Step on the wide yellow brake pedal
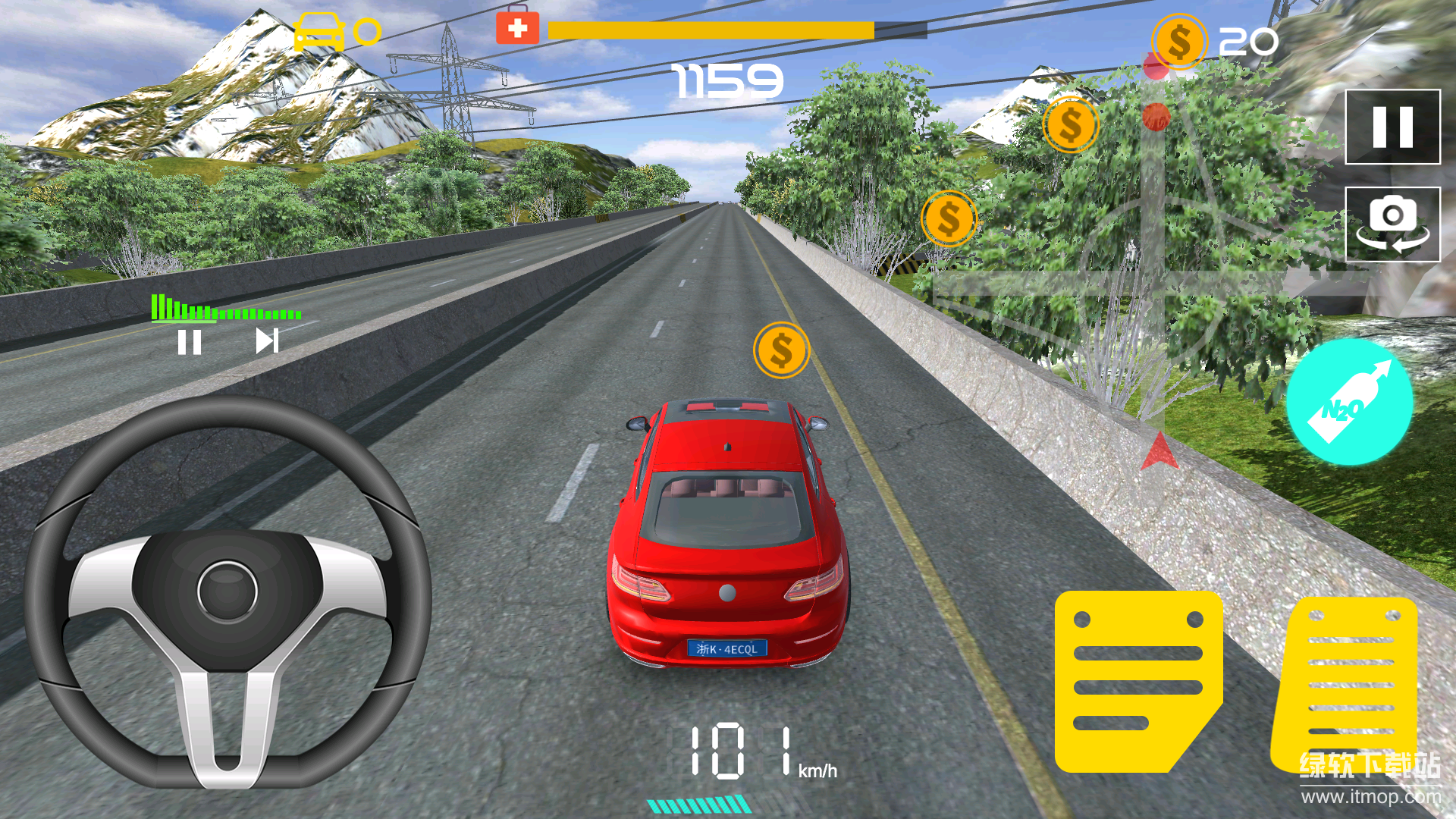 [x=1137, y=681]
